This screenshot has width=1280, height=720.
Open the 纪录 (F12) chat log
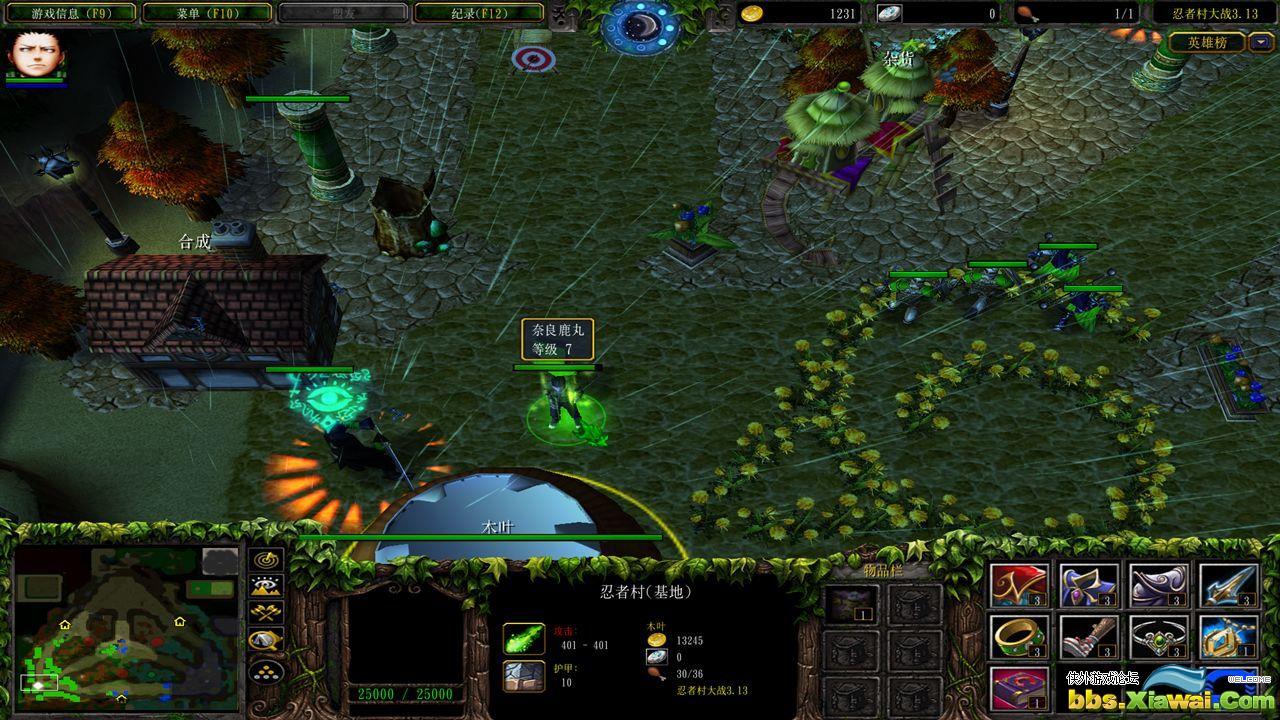click(x=479, y=13)
